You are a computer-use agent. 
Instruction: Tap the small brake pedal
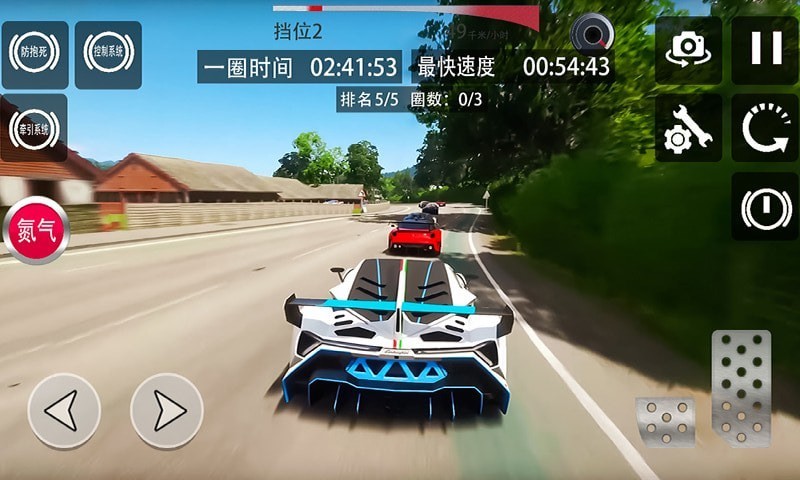click(666, 420)
